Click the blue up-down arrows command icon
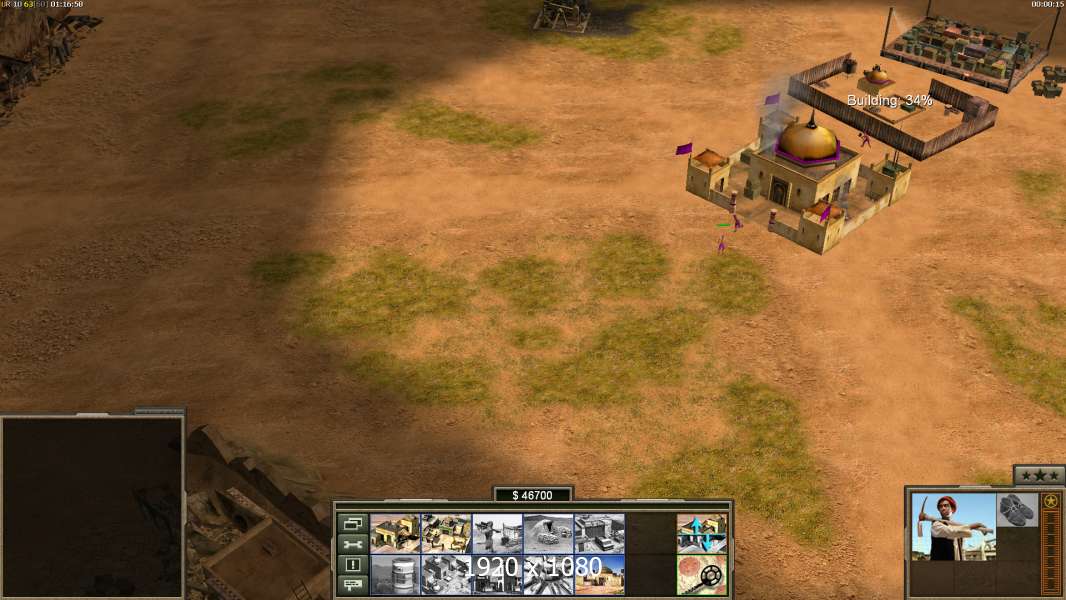 click(701, 533)
